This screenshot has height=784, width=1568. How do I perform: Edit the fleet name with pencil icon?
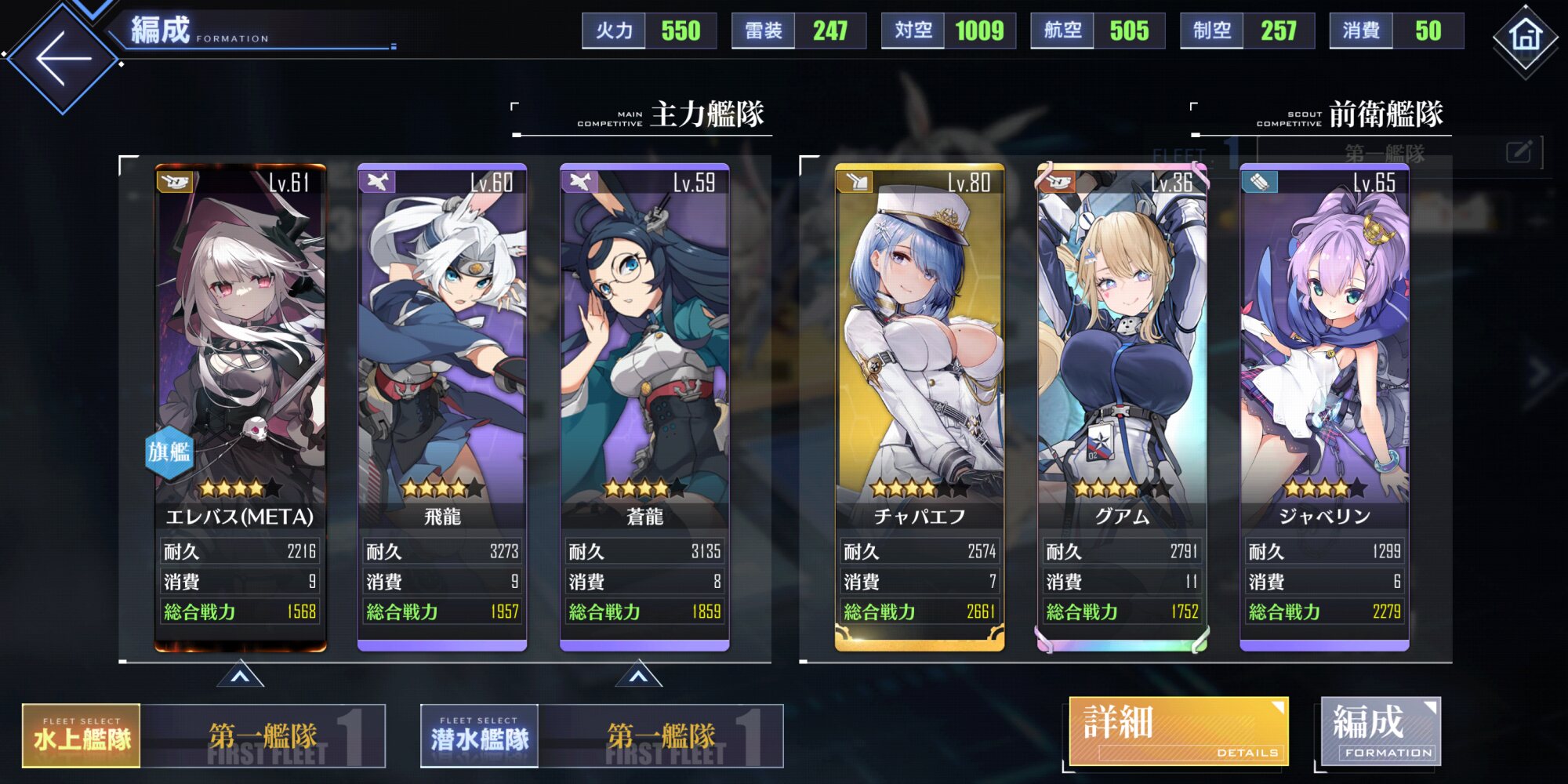coord(1519,151)
